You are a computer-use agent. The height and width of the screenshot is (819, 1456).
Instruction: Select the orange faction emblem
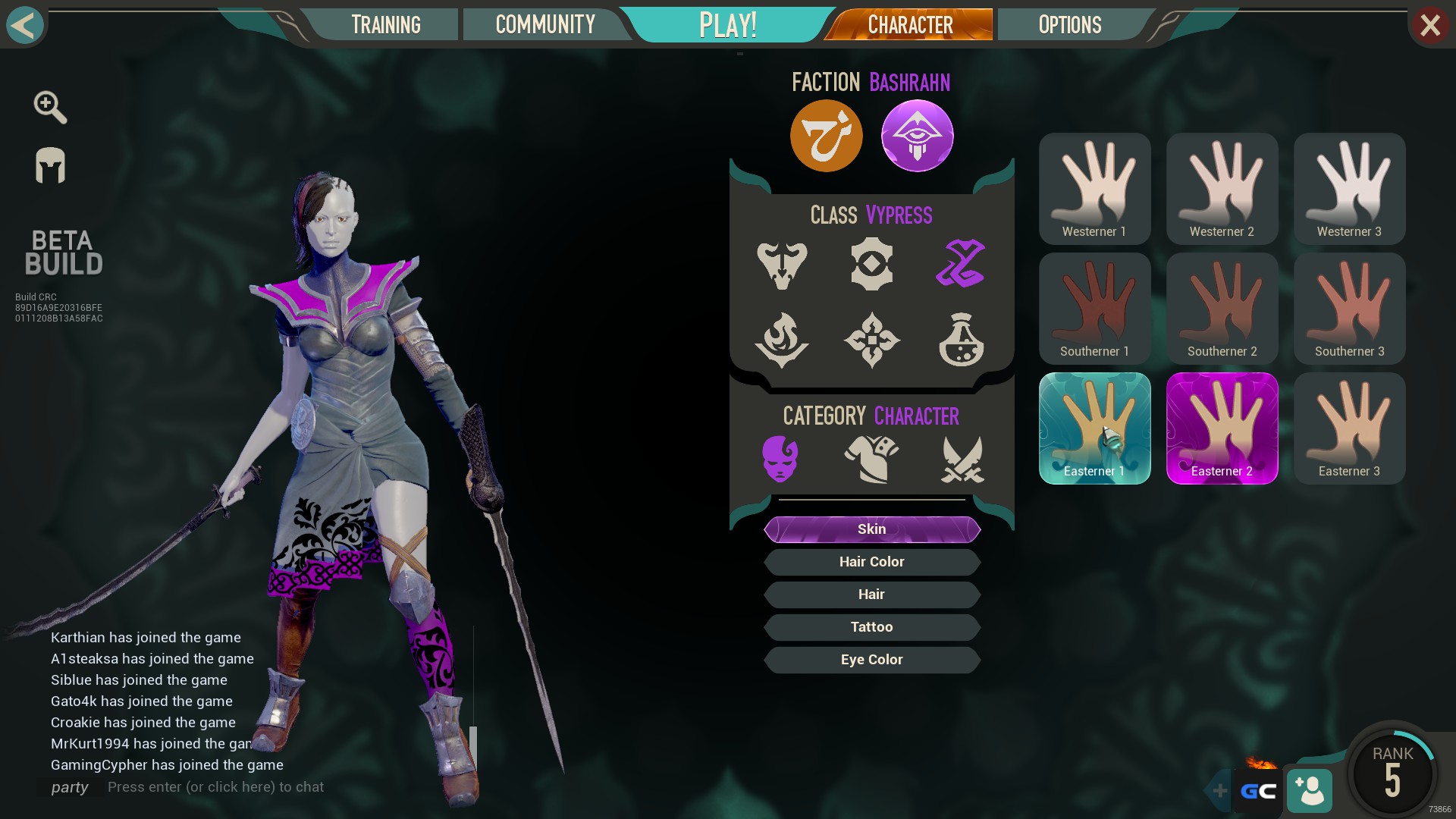tap(826, 136)
